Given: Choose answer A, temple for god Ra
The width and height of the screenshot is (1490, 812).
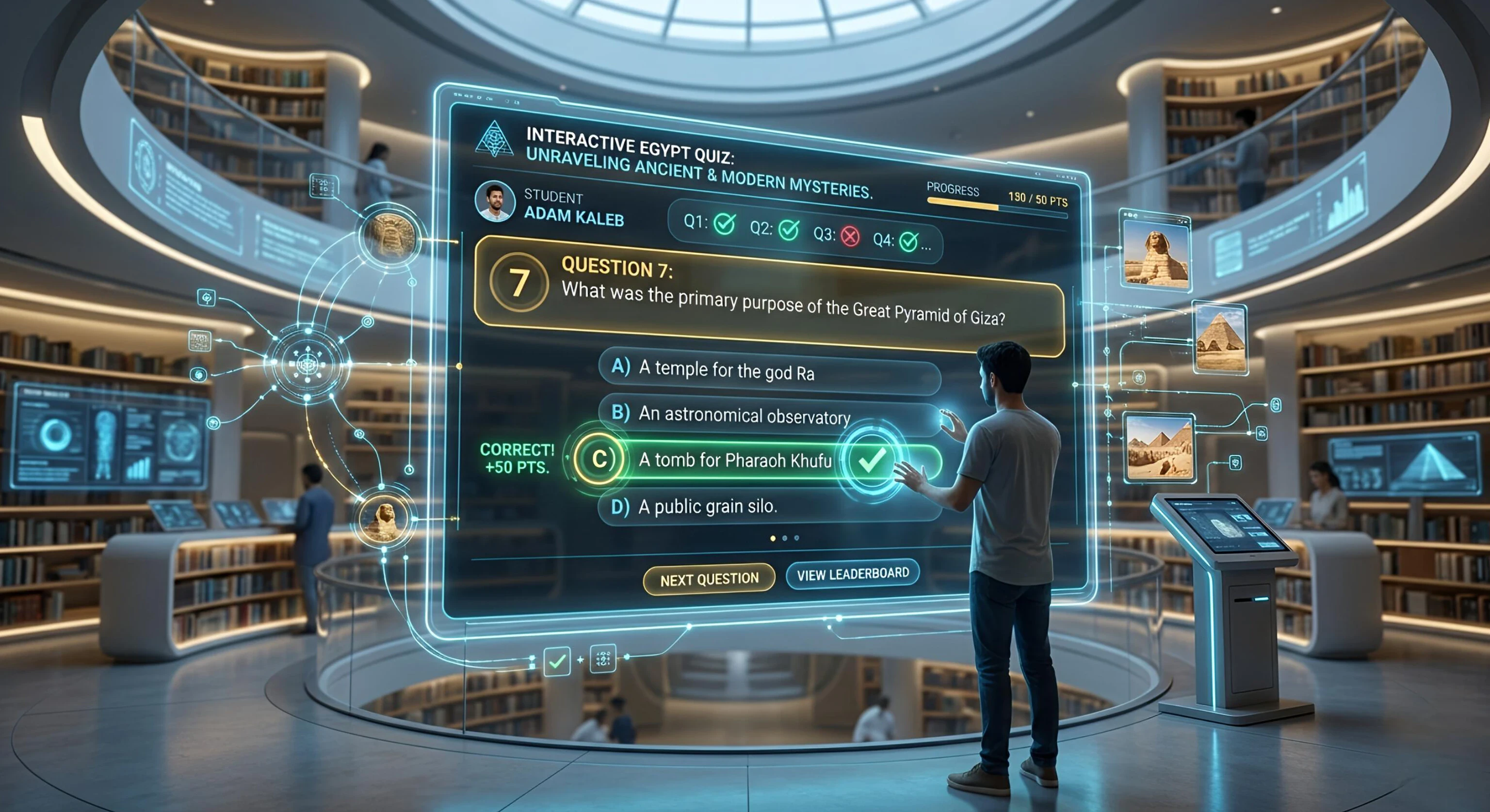Looking at the screenshot, I should (x=769, y=371).
